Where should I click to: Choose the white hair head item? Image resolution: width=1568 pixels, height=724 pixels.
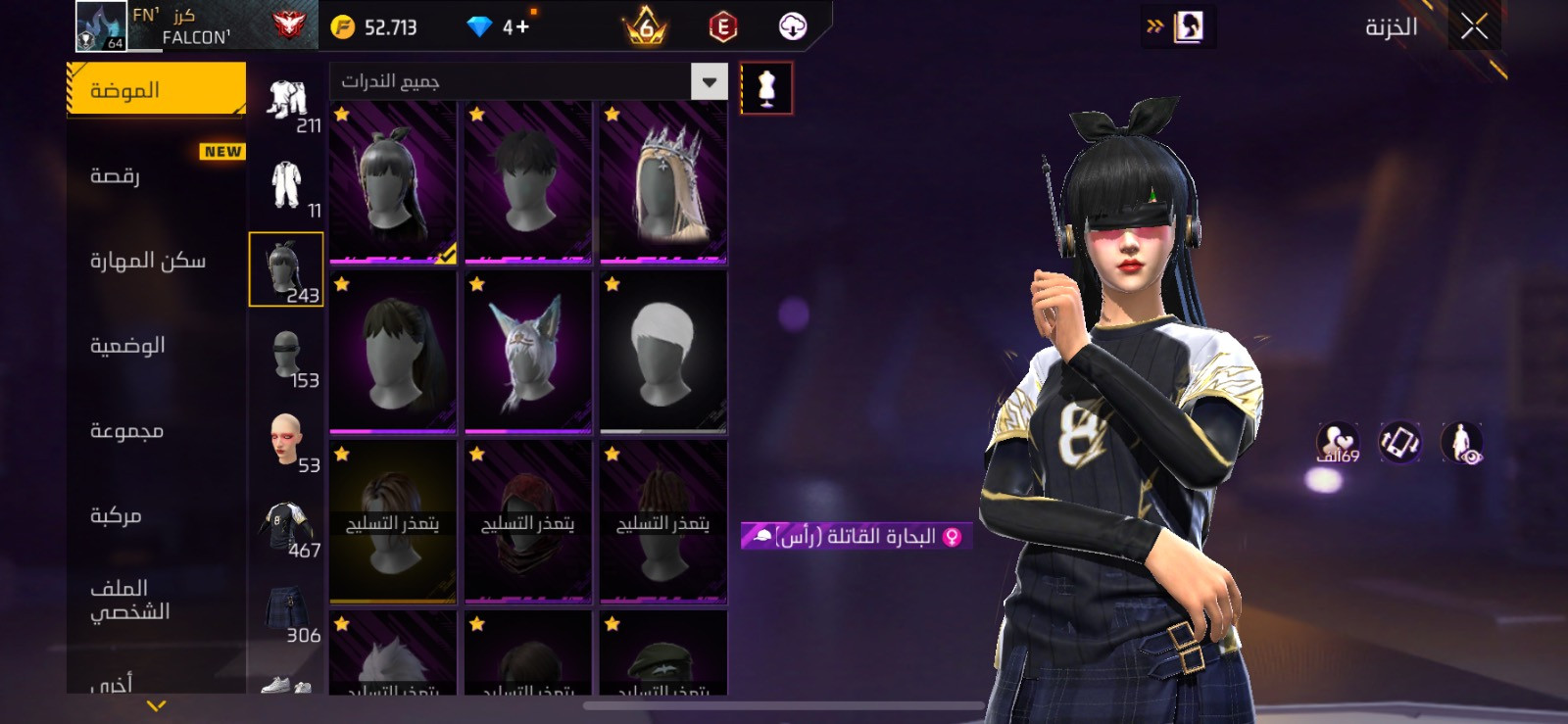[663, 353]
